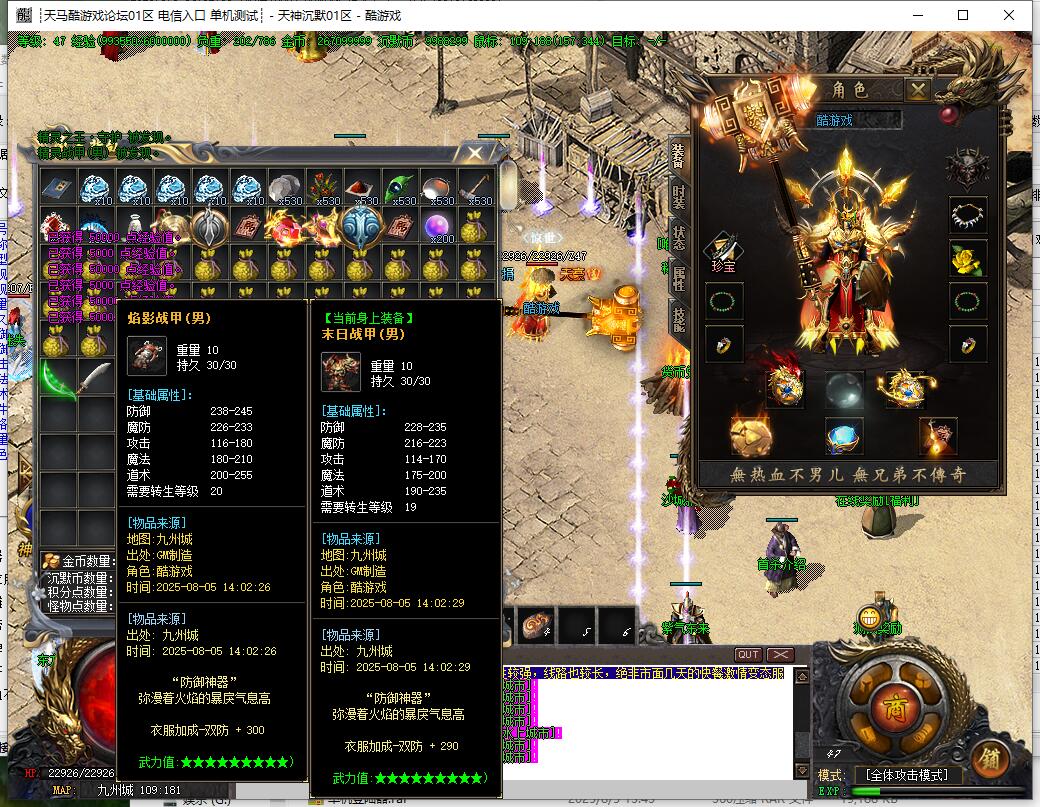Switch to the 时装 costume tab
The height and width of the screenshot is (807, 1040).
tap(679, 197)
